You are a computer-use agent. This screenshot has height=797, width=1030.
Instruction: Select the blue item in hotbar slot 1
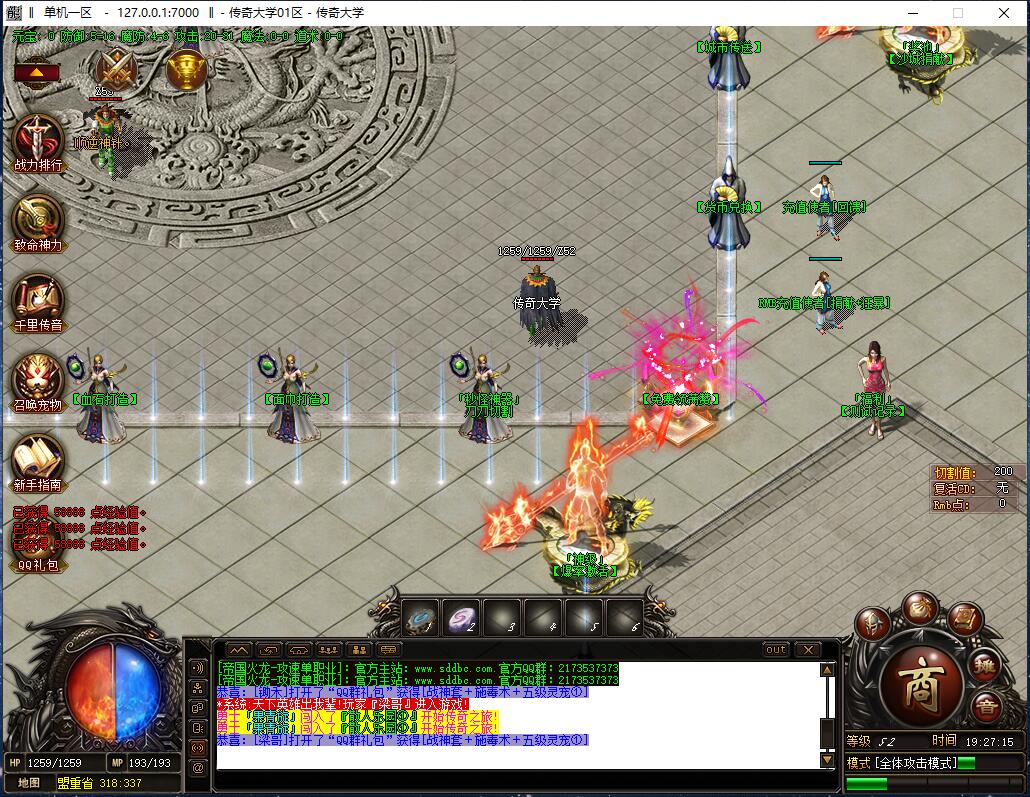click(421, 617)
